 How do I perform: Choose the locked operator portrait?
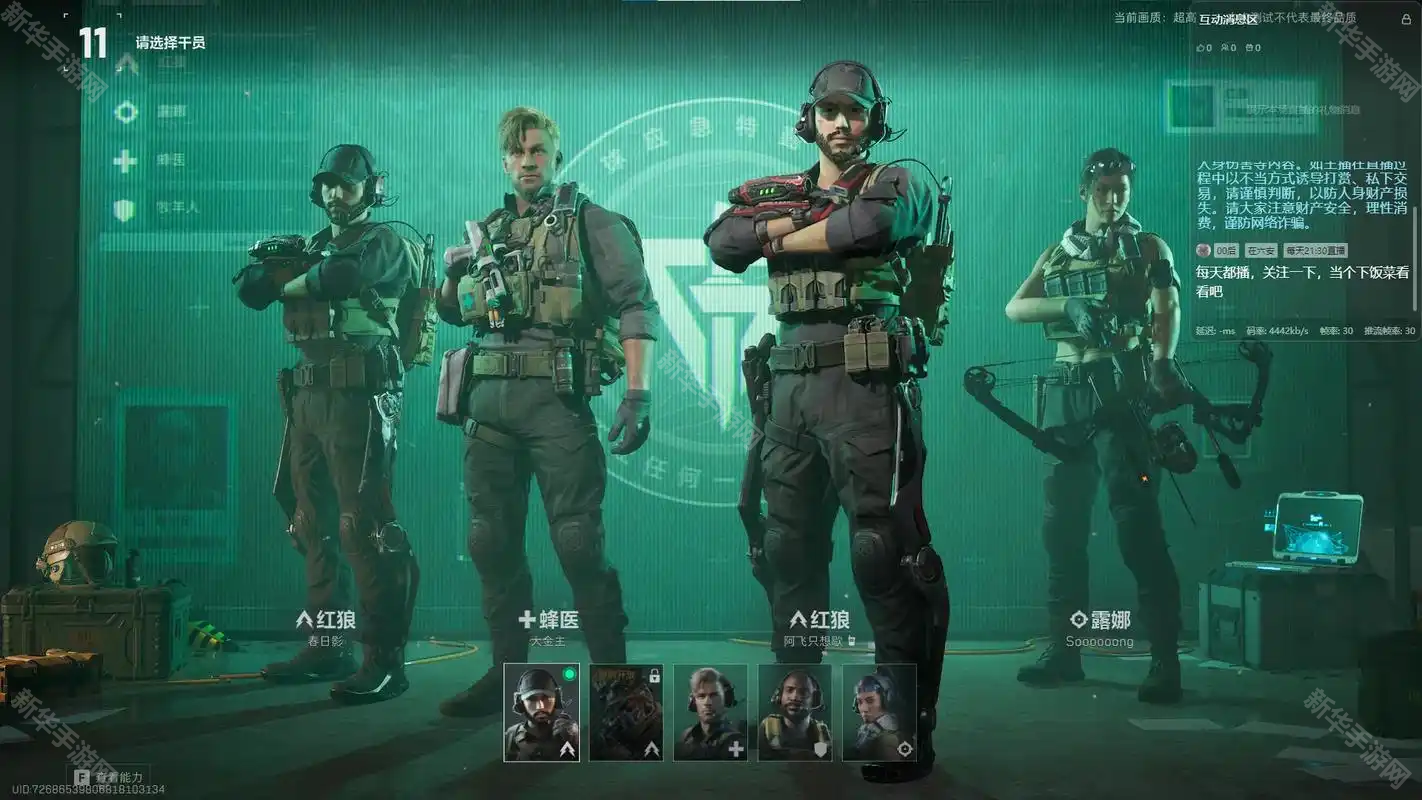point(625,712)
